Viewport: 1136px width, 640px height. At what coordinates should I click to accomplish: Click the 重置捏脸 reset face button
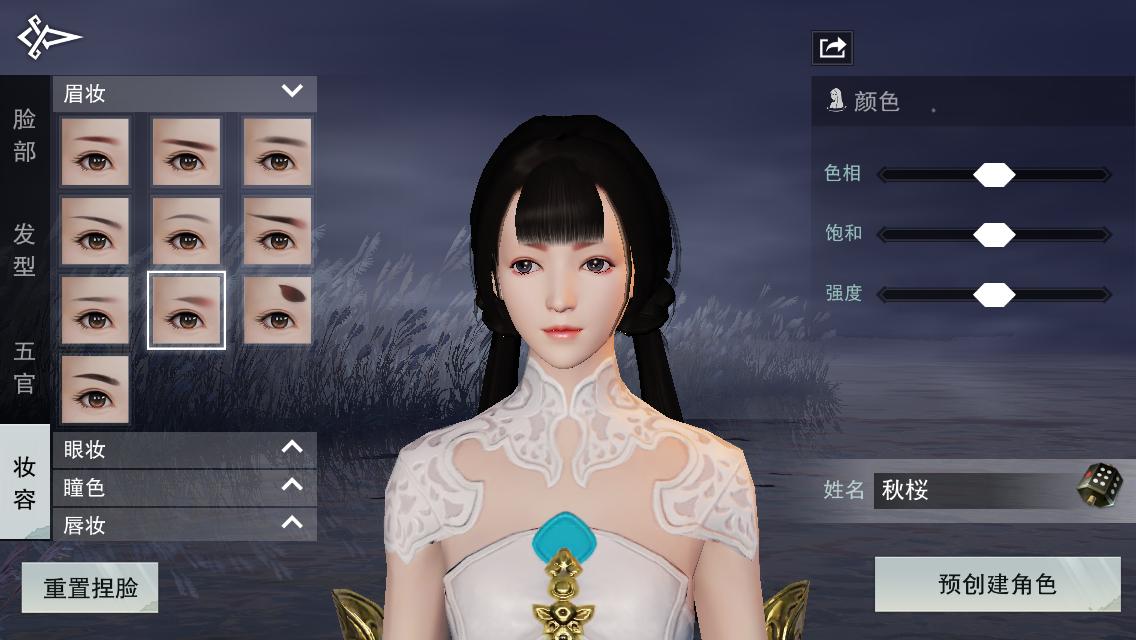click(x=90, y=587)
